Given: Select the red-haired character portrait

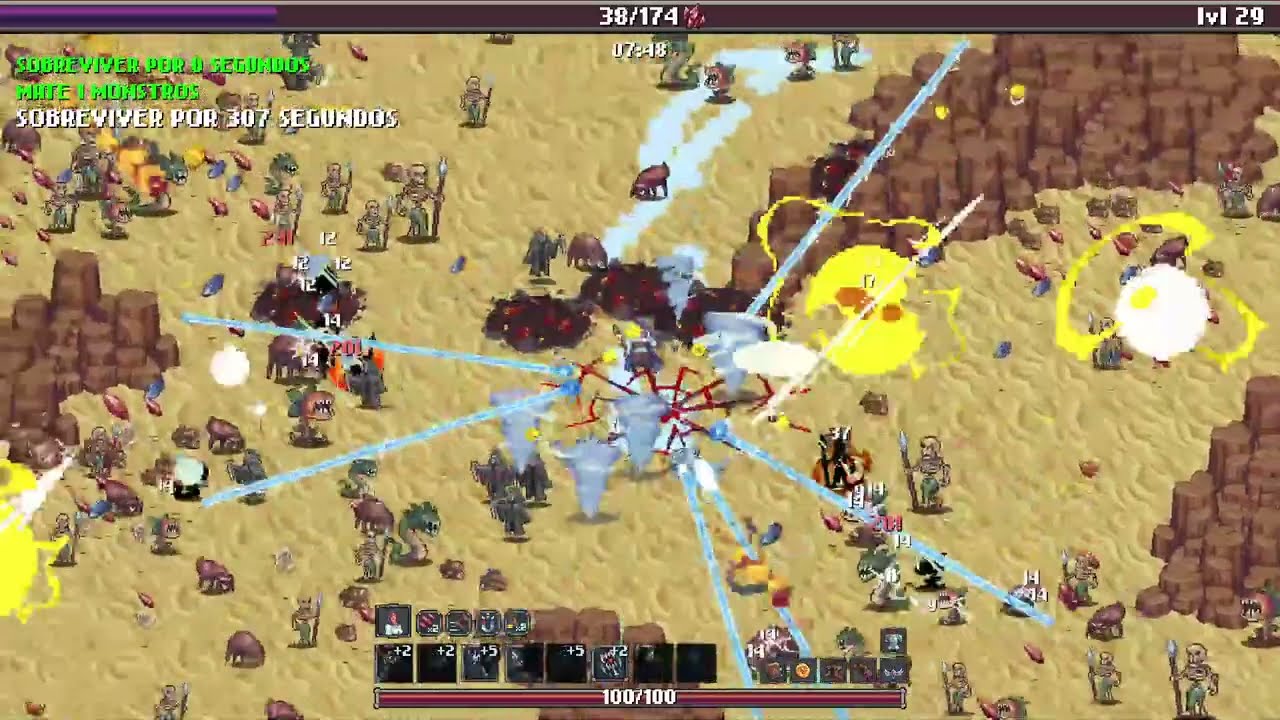Looking at the screenshot, I should [x=393, y=622].
